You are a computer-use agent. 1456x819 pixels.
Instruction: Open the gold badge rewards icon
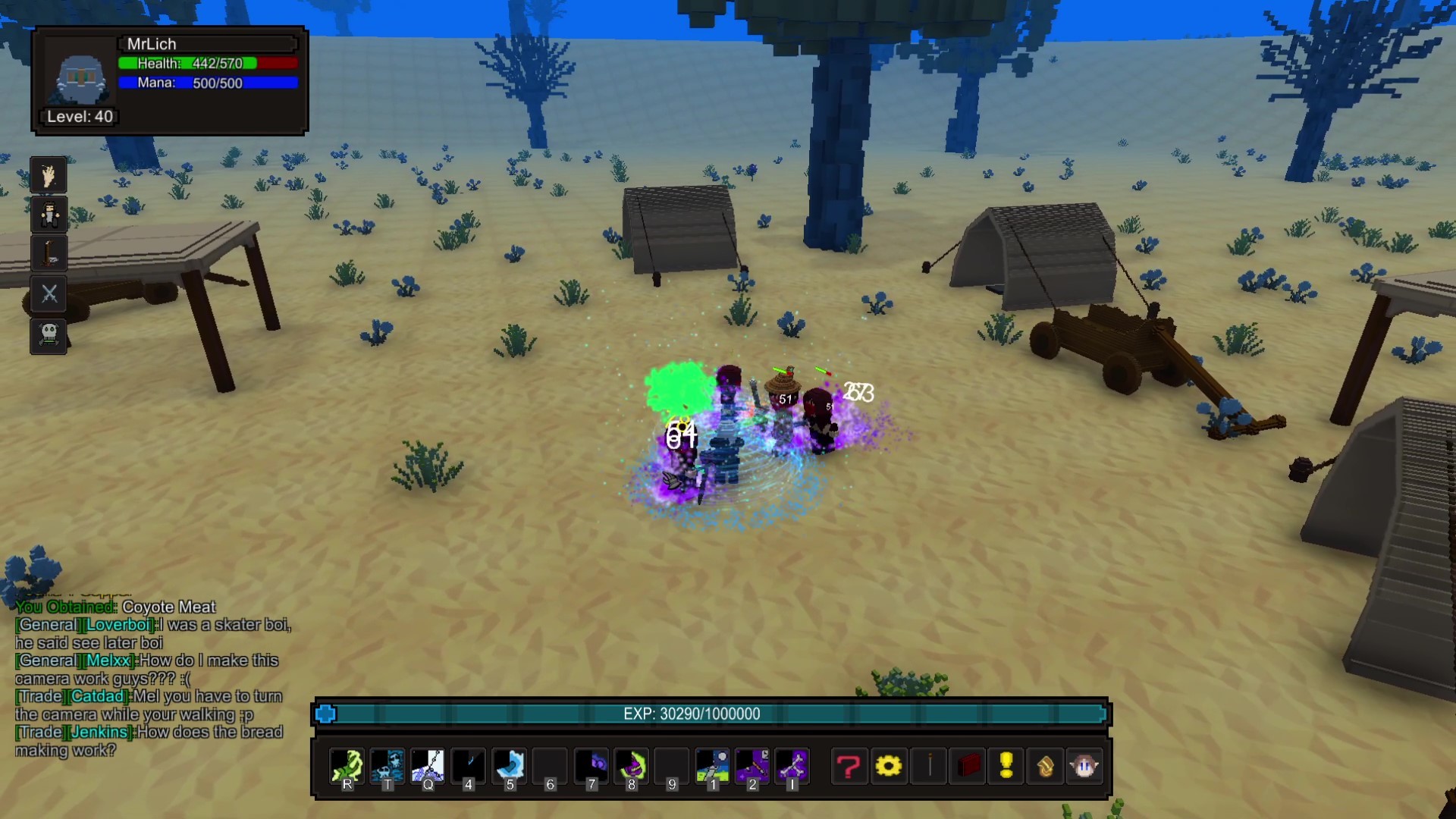coord(1045,766)
